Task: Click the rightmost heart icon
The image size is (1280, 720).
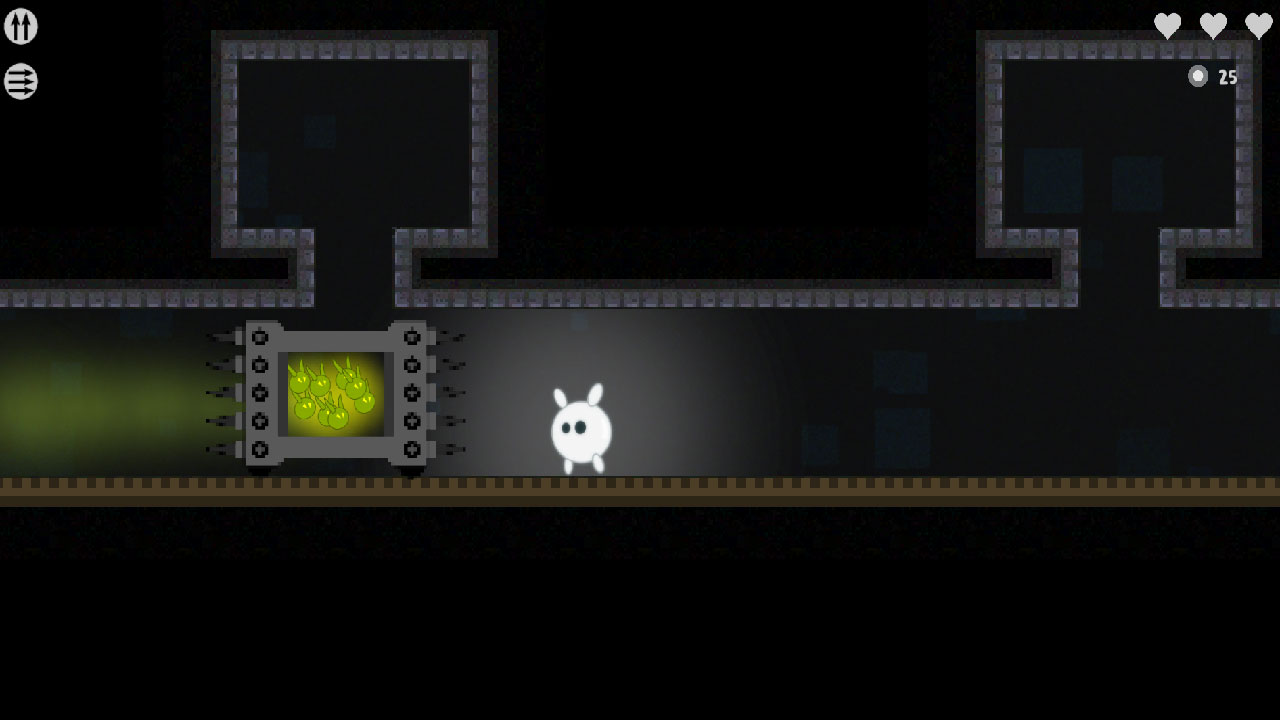Action: click(1258, 25)
